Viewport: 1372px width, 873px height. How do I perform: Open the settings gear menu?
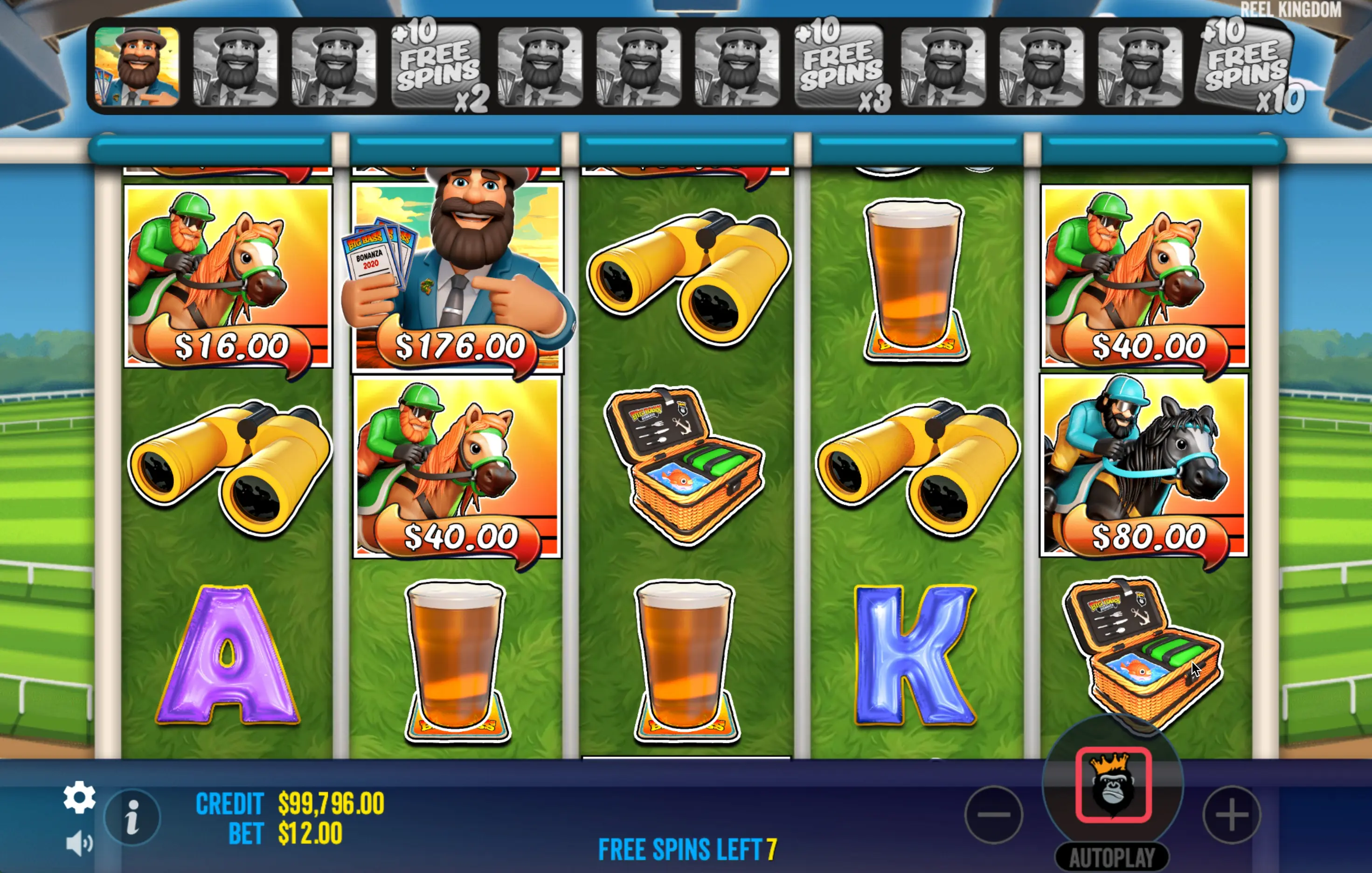pyautogui.click(x=79, y=797)
